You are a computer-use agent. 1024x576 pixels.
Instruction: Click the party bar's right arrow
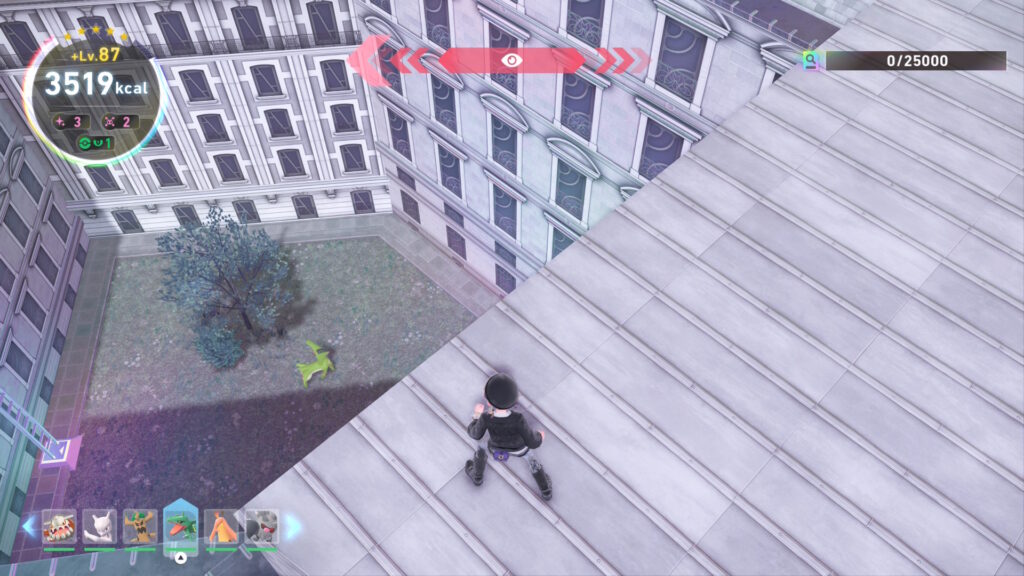(292, 526)
